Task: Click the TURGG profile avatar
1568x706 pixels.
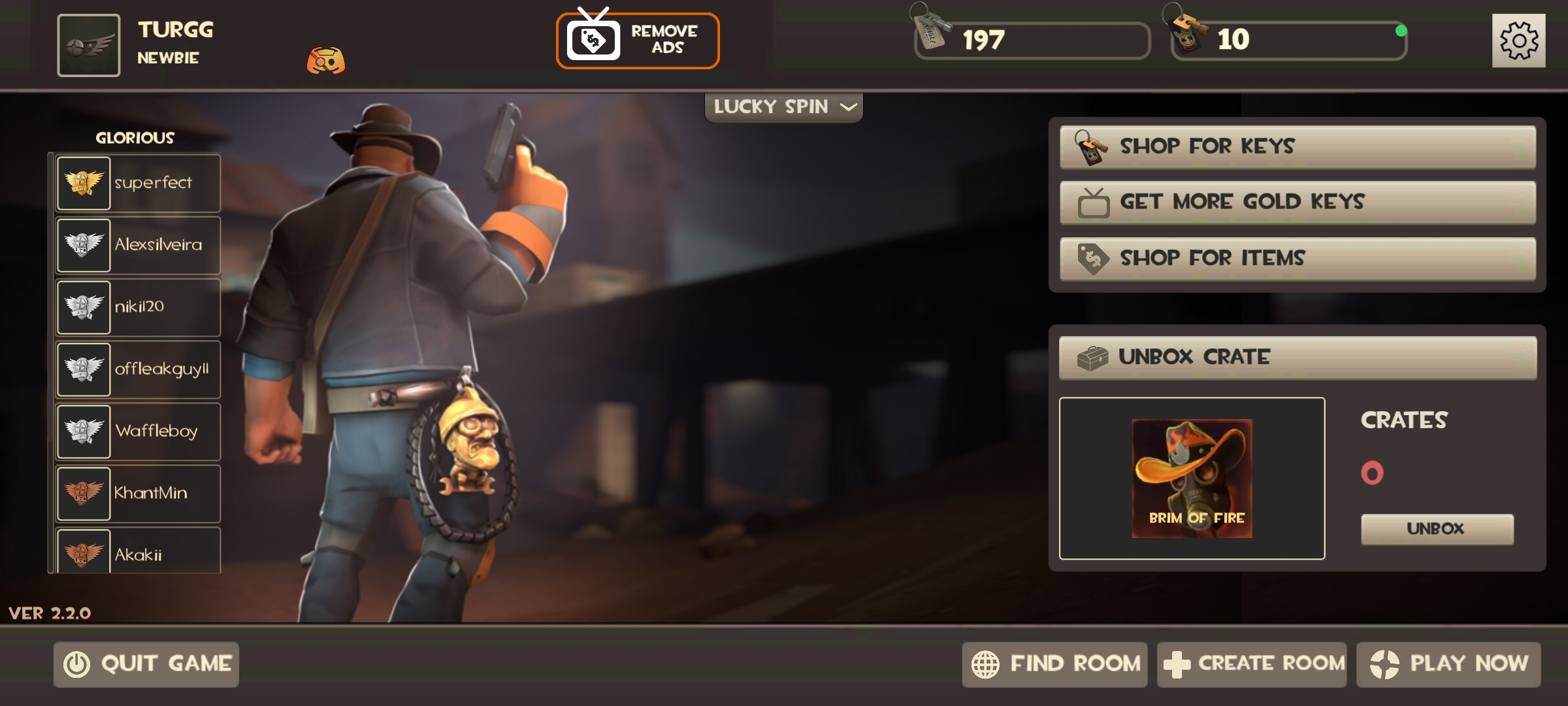Action: click(89, 45)
